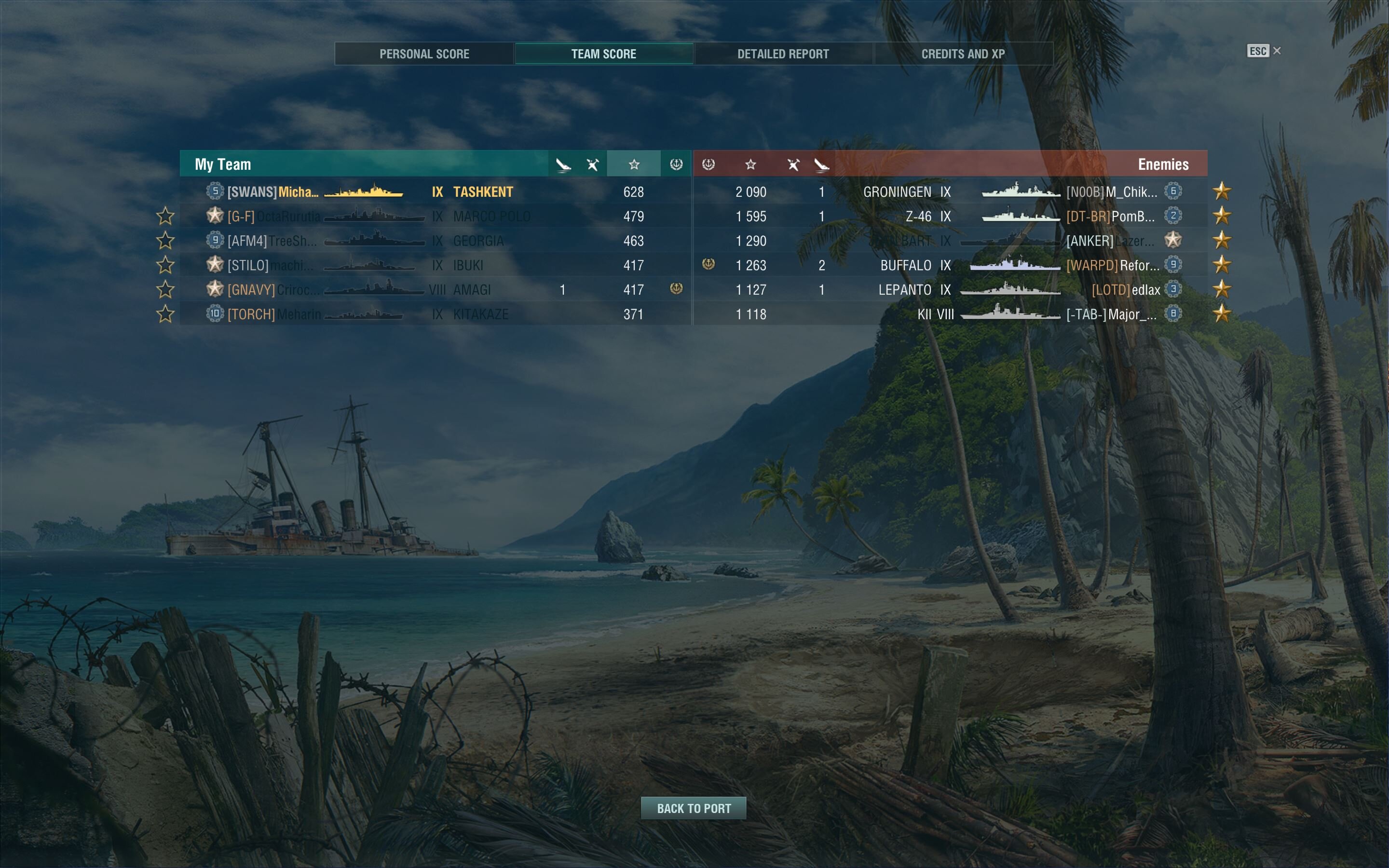
Task: Click the star beside the Marco Polo row
Action: click(165, 217)
